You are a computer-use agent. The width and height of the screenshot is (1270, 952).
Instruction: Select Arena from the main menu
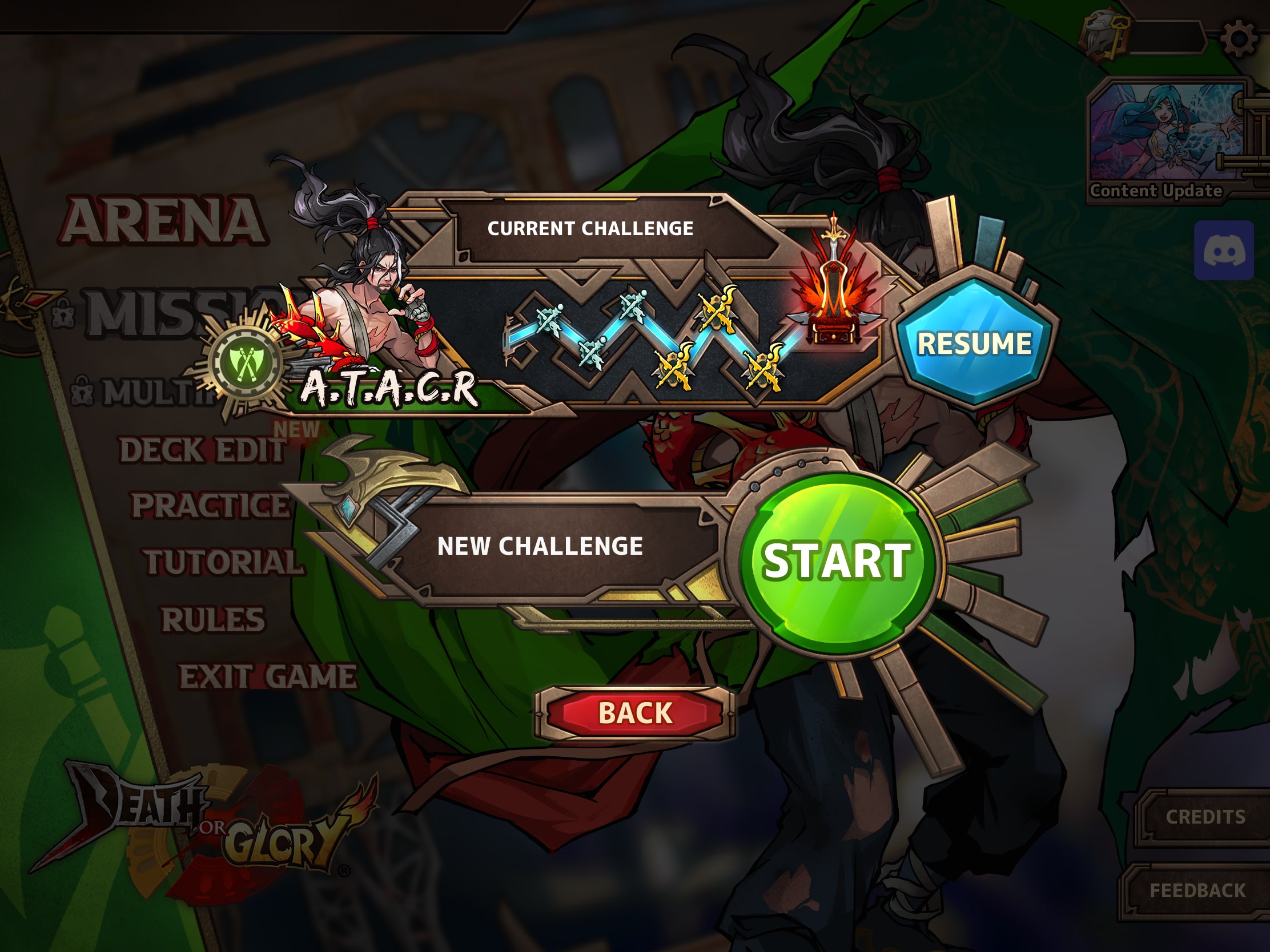[x=164, y=221]
